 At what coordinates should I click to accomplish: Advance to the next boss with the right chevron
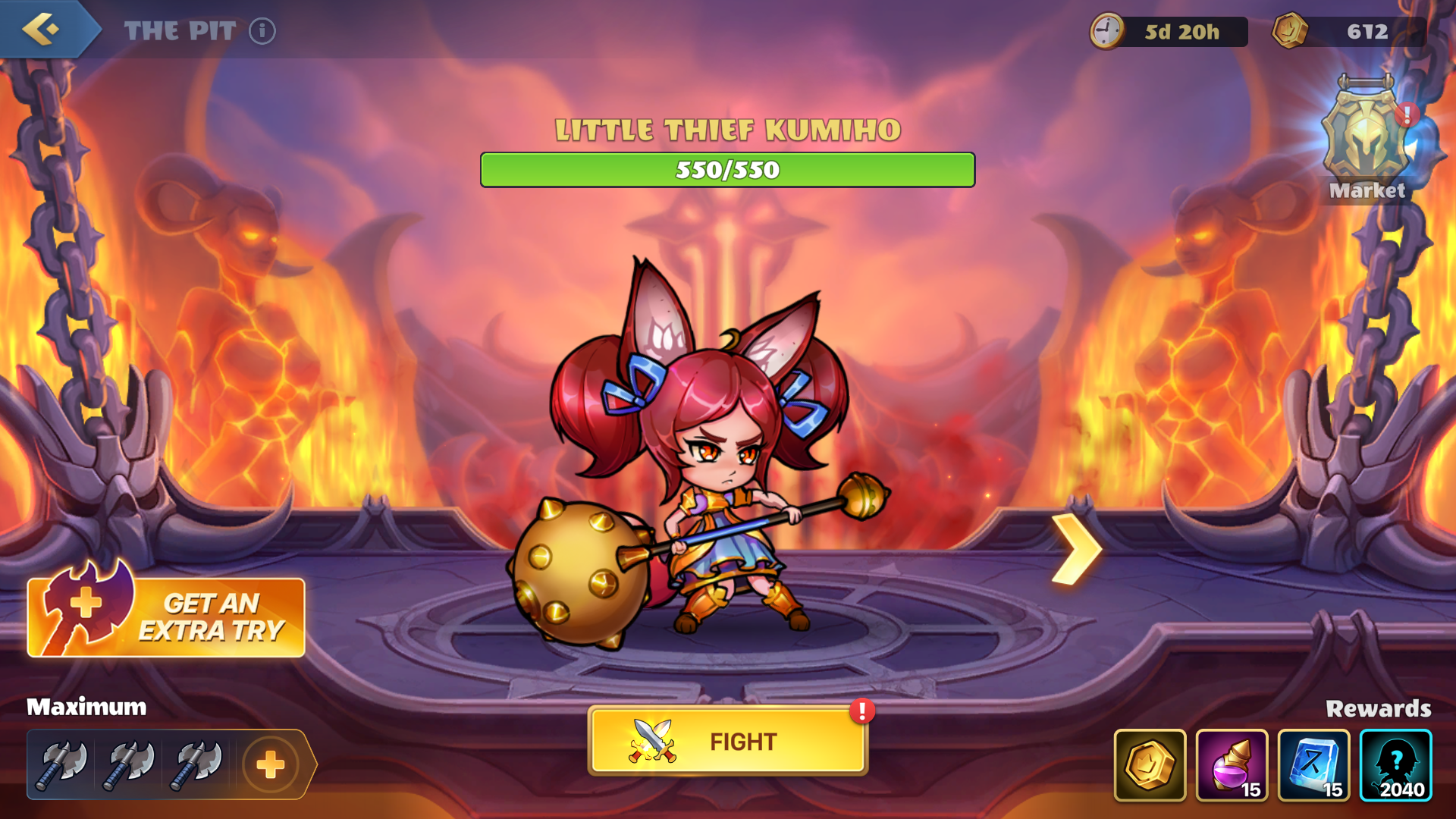pos(1078,548)
